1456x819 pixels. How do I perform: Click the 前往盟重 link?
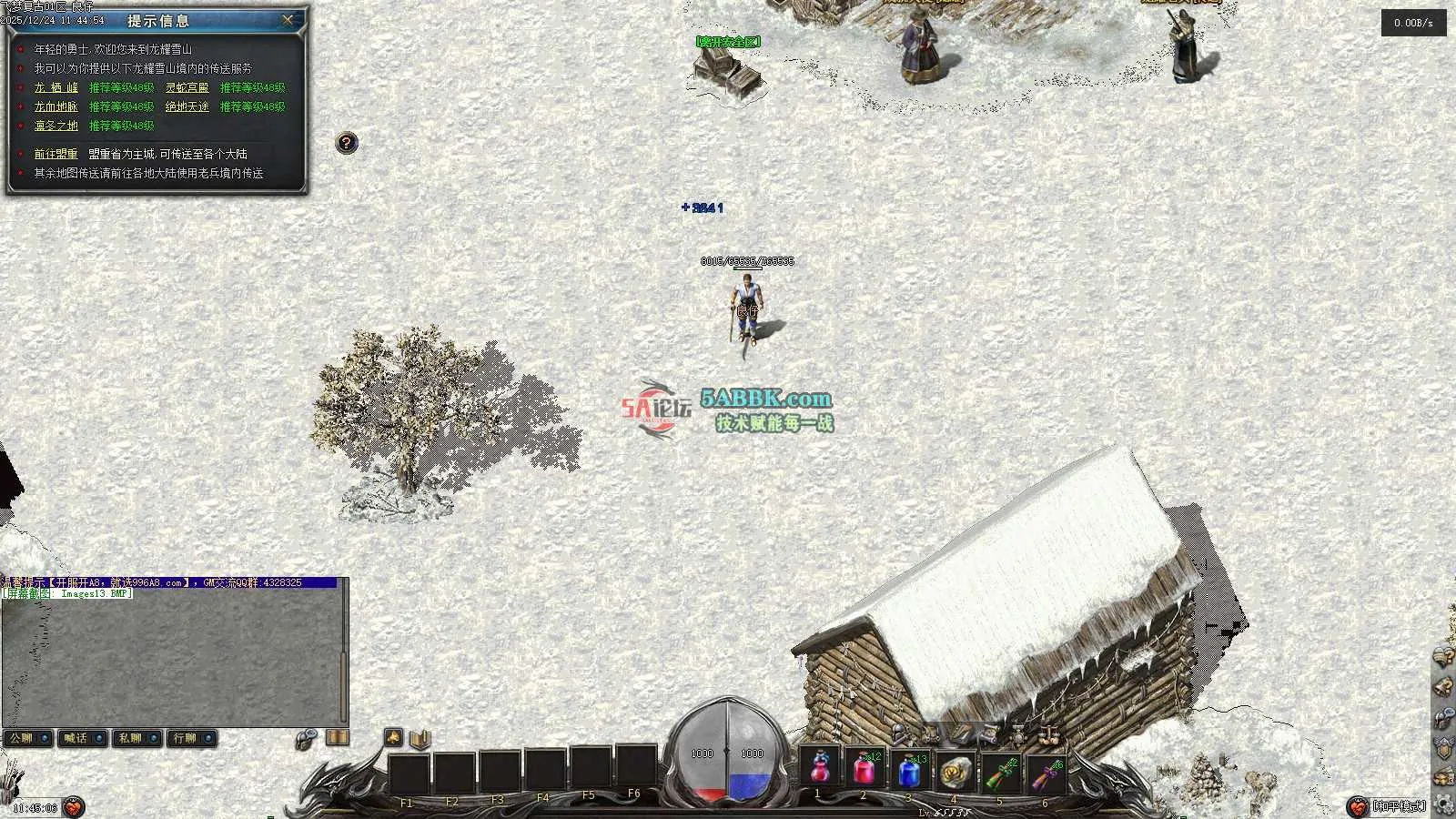56,154
